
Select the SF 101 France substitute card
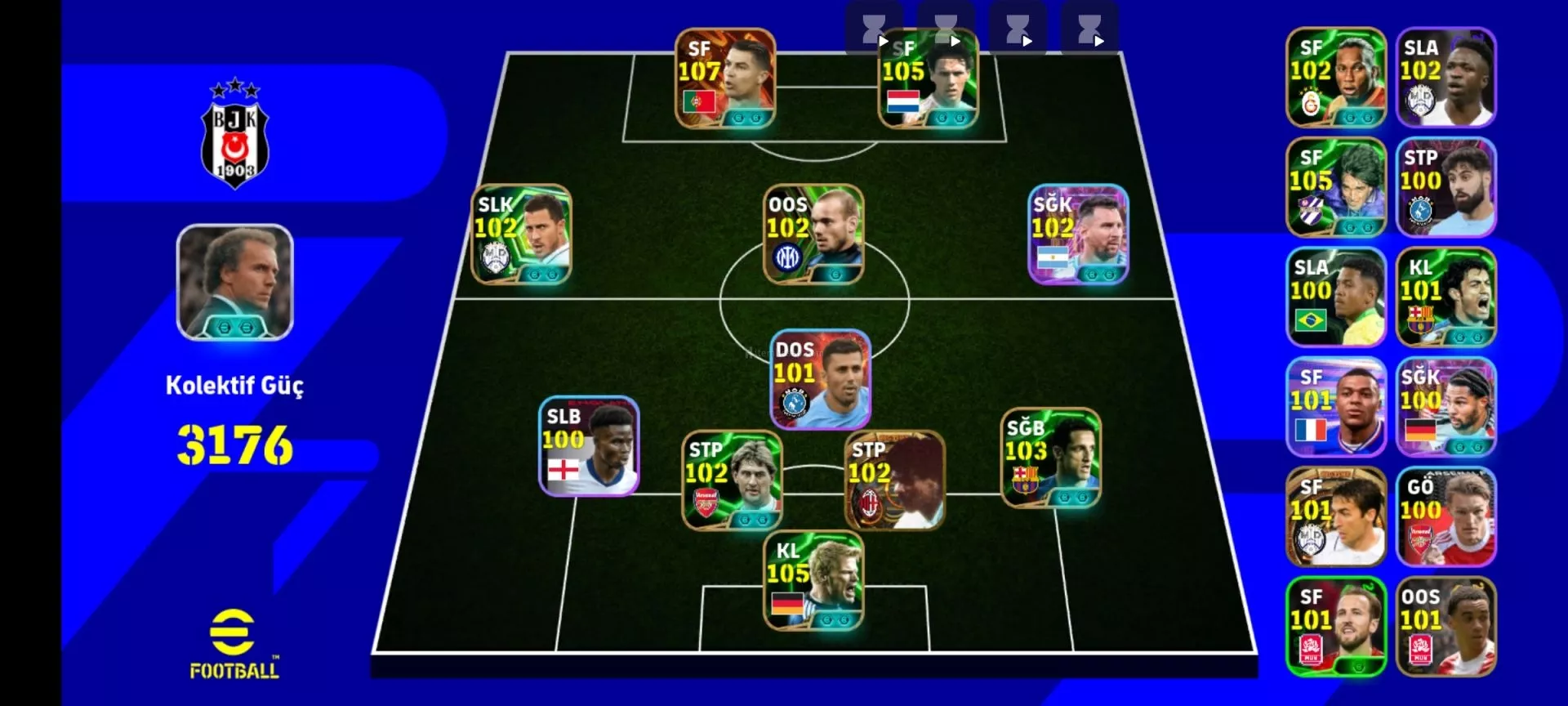click(x=1336, y=407)
